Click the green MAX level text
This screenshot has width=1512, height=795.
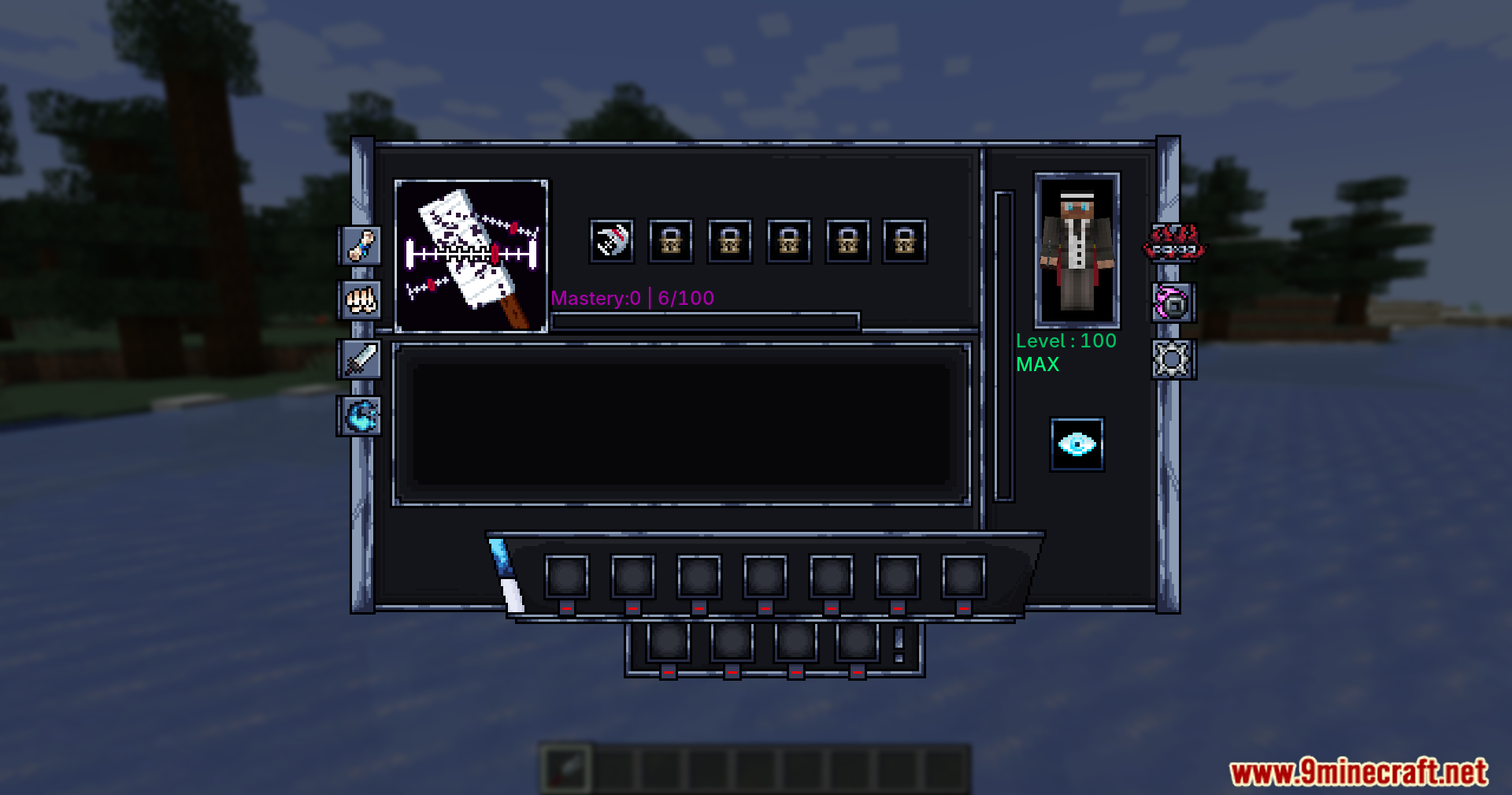[1036, 364]
